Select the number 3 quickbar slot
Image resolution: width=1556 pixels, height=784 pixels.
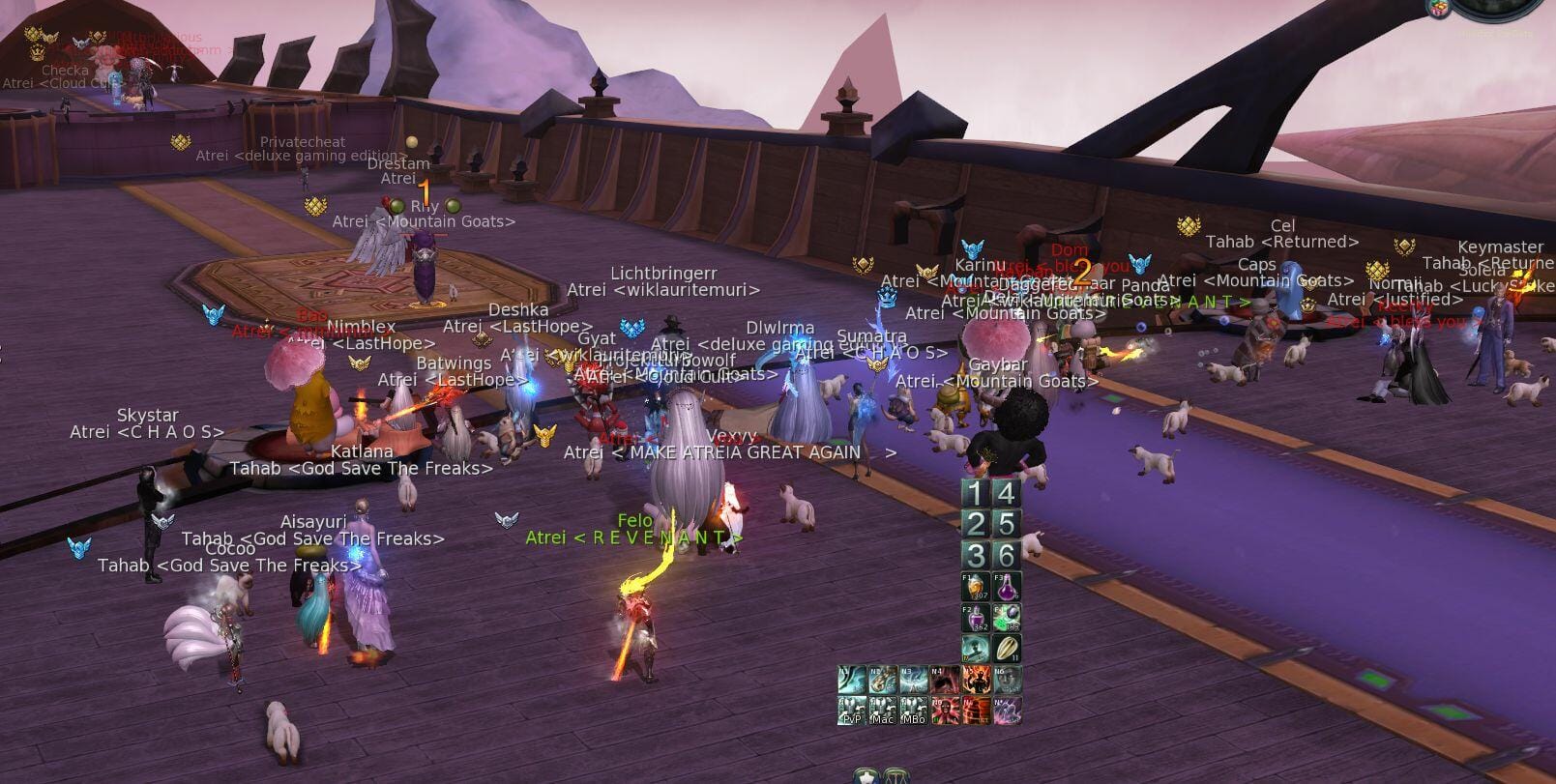click(x=975, y=556)
